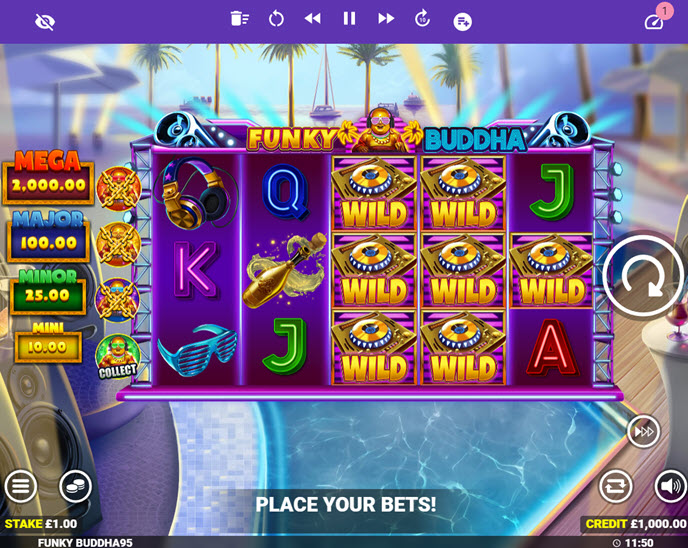Fast-forward using the top toolbar control

385,18
